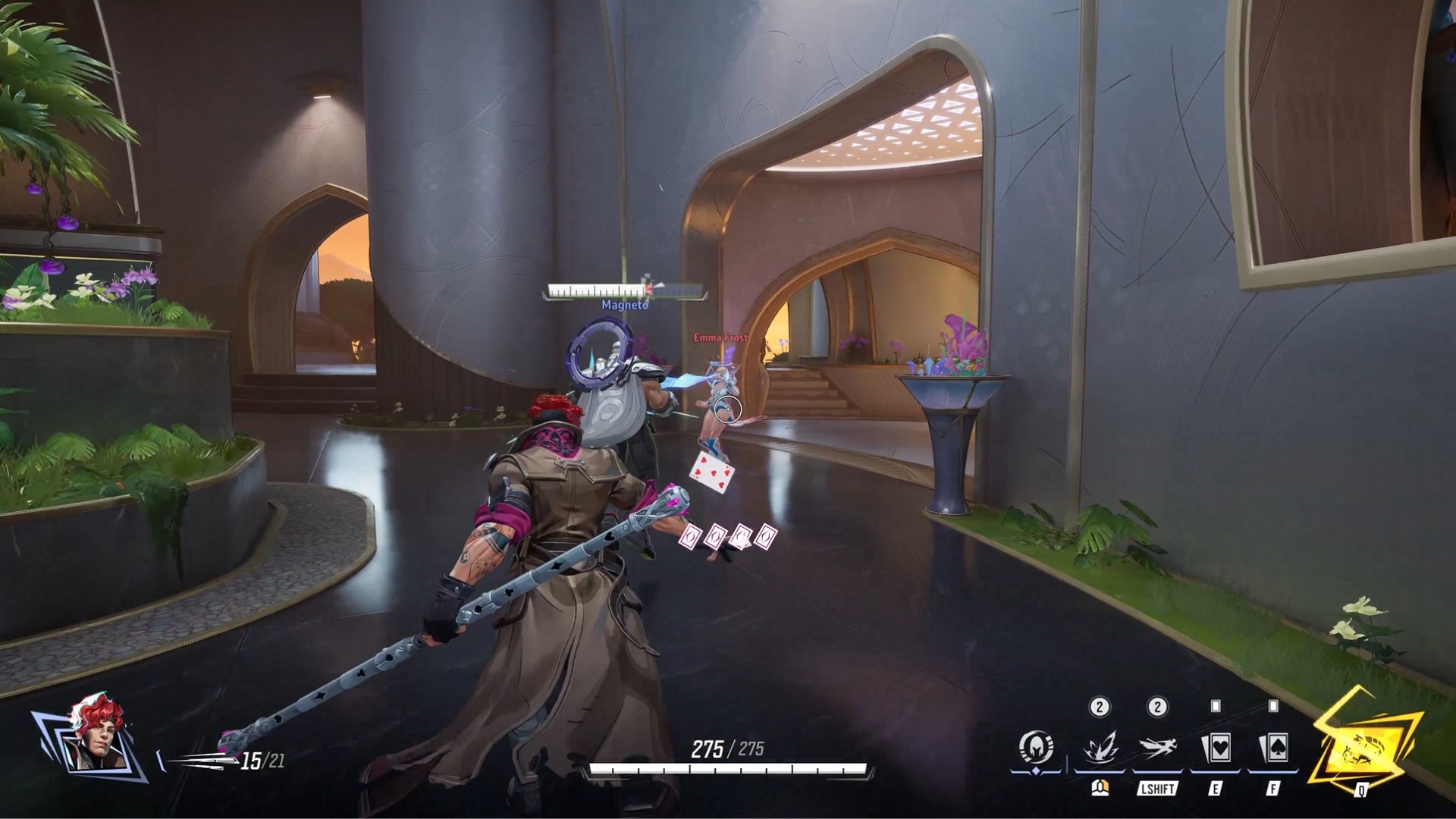The width and height of the screenshot is (1456, 819).
Task: Click the 275/275 health value text
Action: point(730,747)
